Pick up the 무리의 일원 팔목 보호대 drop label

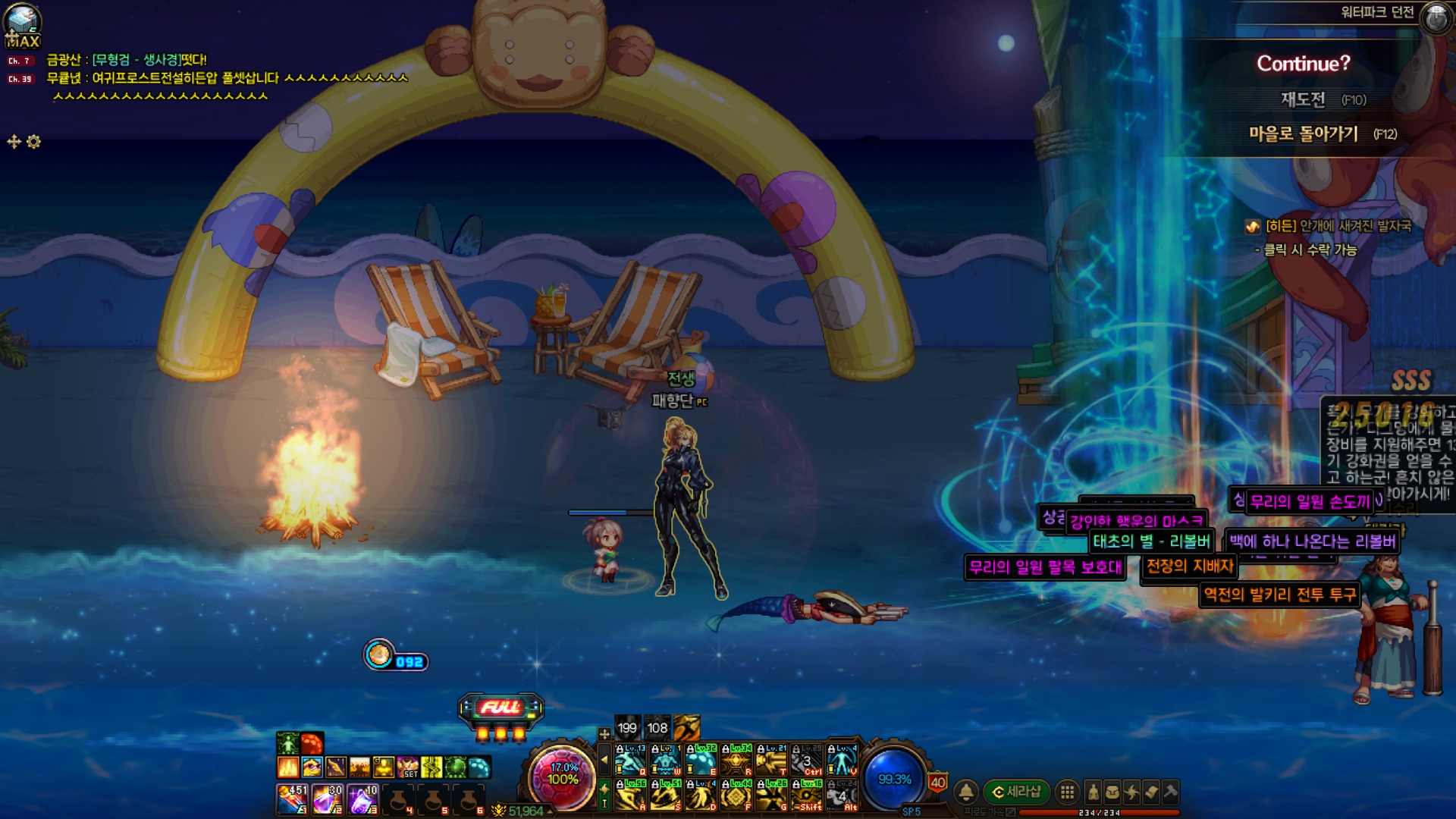click(x=1044, y=567)
